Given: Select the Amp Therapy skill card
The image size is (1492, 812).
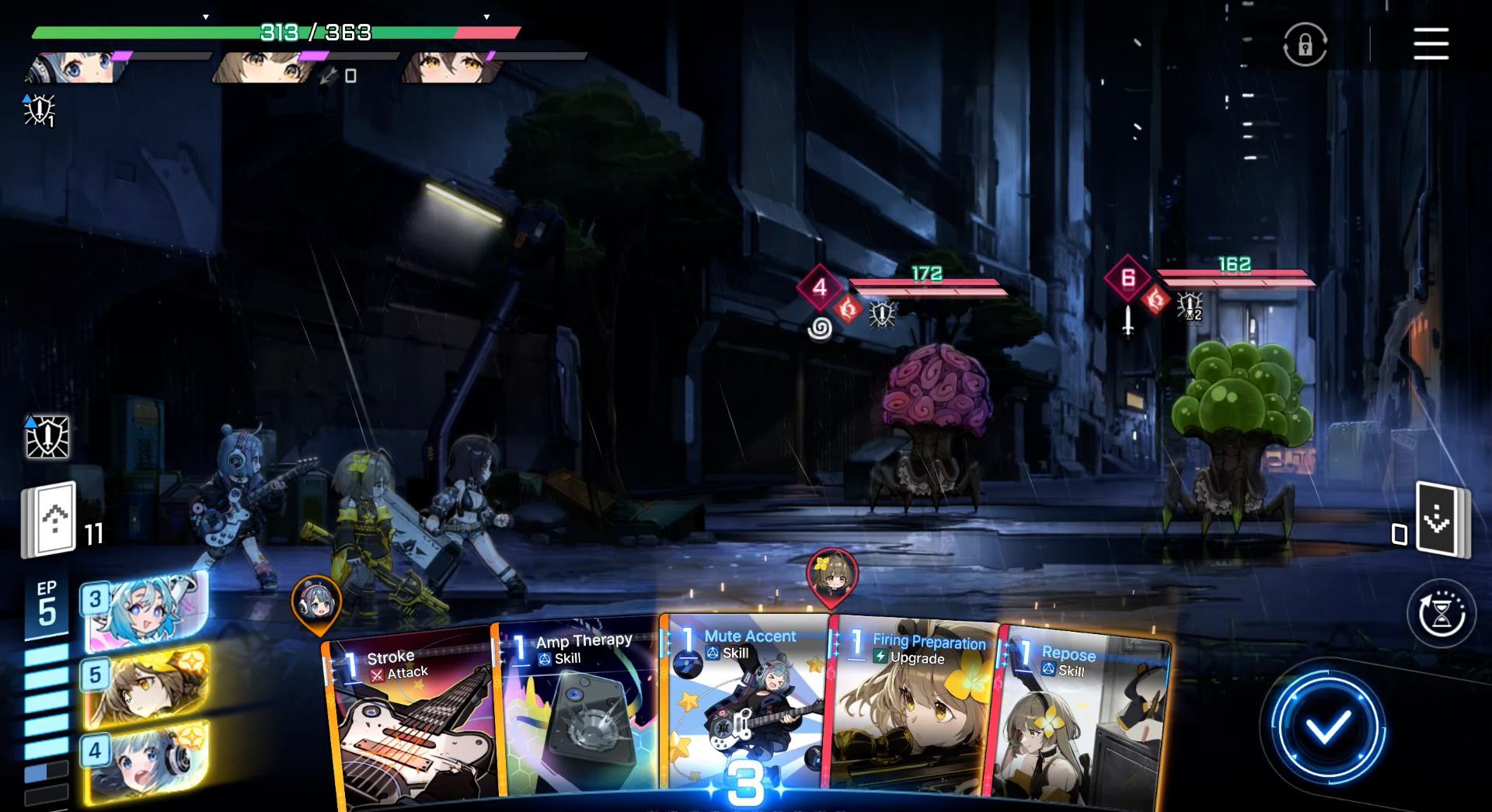Looking at the screenshot, I should [579, 715].
